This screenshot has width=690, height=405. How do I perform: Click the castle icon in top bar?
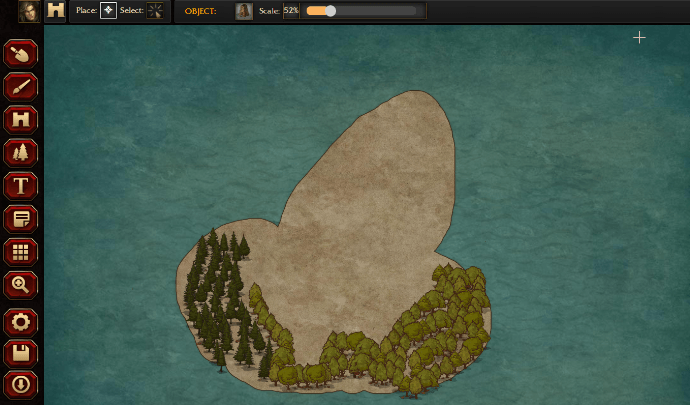56,11
